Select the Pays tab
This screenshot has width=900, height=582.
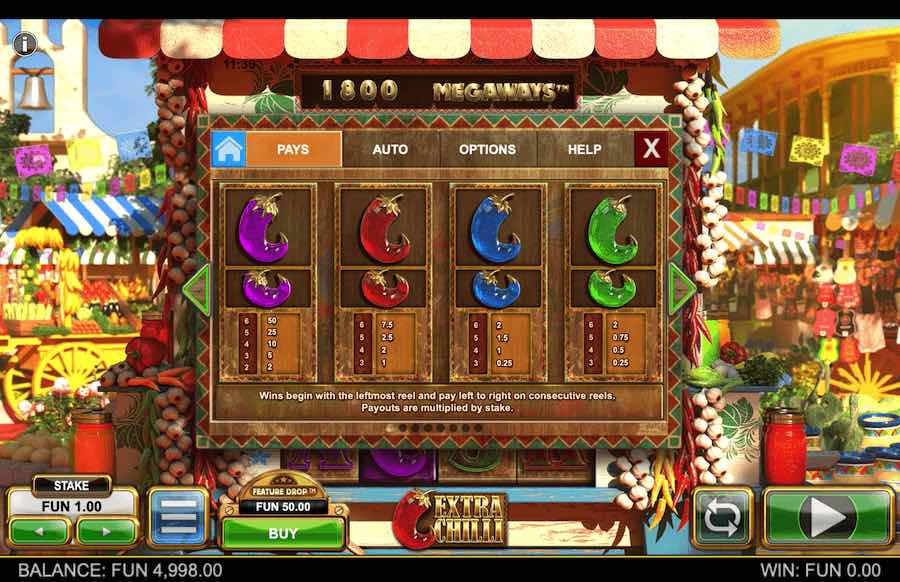click(x=293, y=149)
